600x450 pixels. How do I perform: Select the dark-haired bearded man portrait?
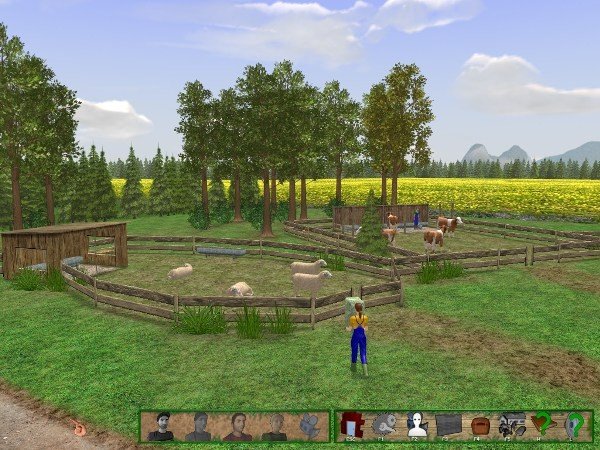[x=160, y=427]
